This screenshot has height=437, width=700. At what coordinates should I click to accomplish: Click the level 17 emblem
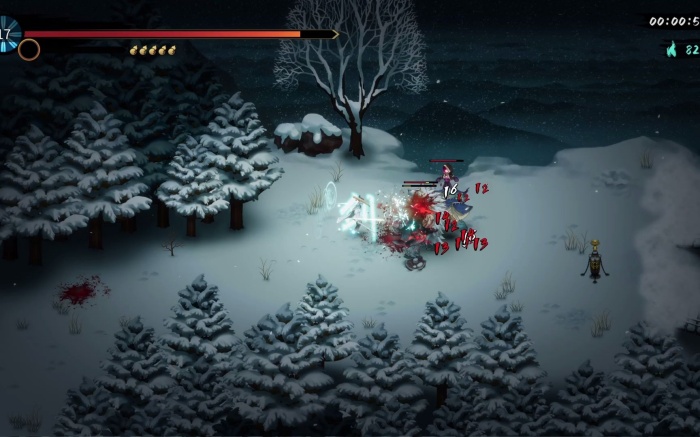[x=8, y=33]
